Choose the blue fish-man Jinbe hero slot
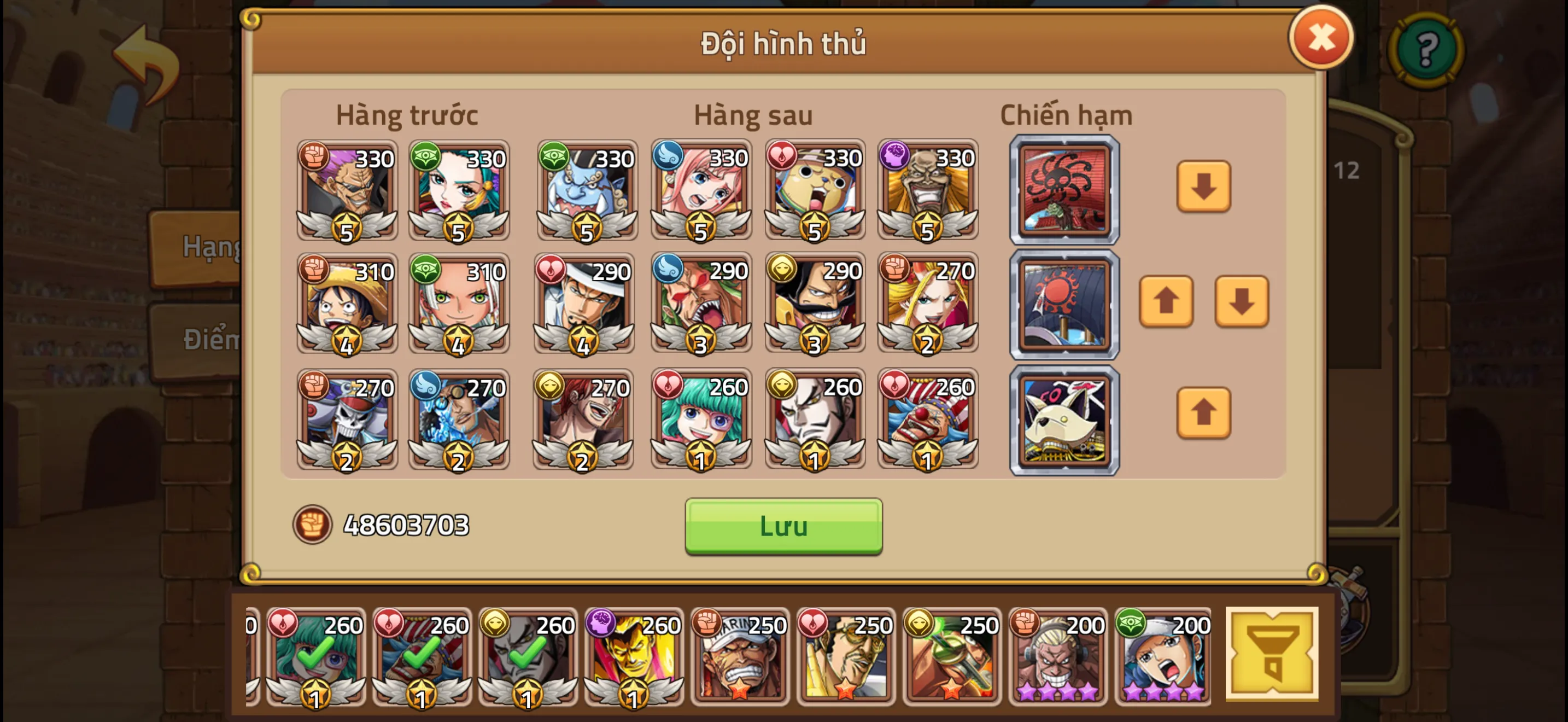The width and height of the screenshot is (1568, 722). coord(587,190)
